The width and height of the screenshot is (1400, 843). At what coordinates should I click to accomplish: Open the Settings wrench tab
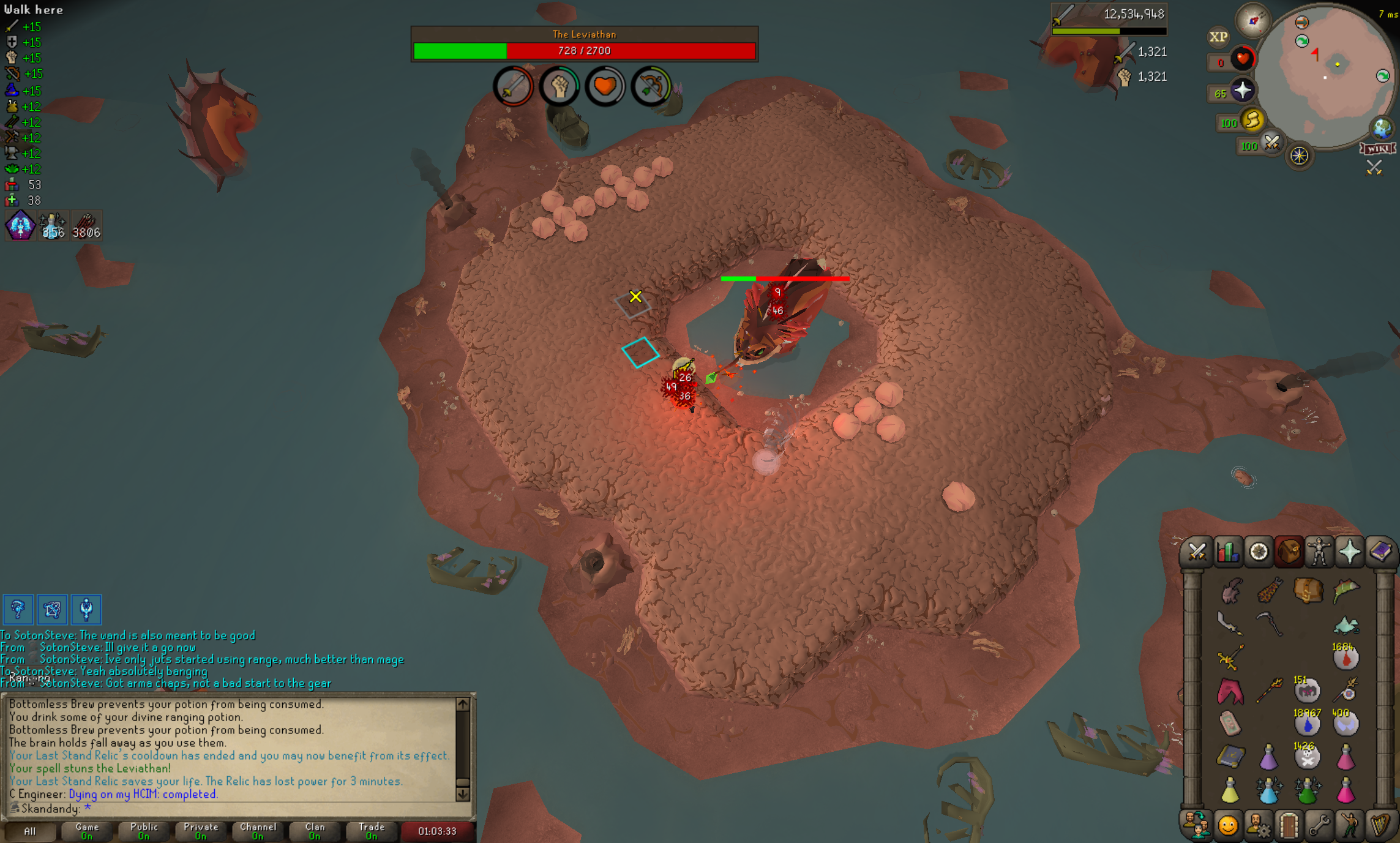[x=1319, y=826]
